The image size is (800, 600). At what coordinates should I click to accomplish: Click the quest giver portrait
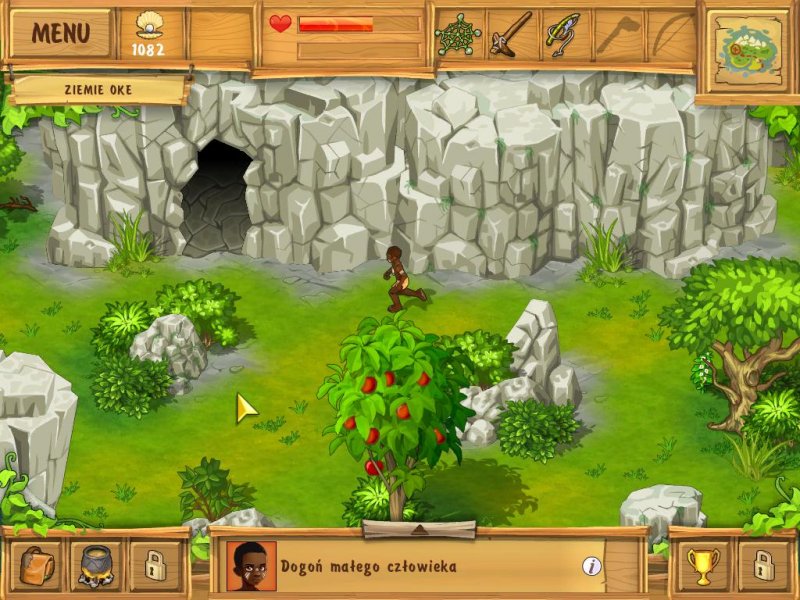coord(251,566)
